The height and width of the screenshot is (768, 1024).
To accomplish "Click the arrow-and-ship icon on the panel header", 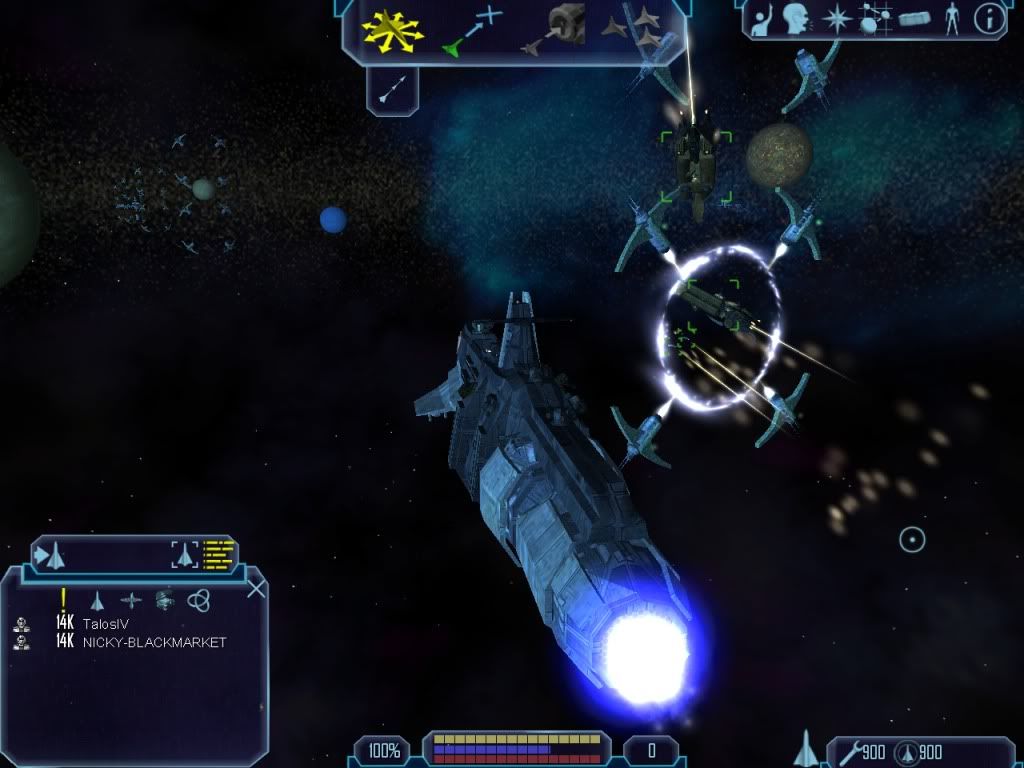I will pos(50,553).
